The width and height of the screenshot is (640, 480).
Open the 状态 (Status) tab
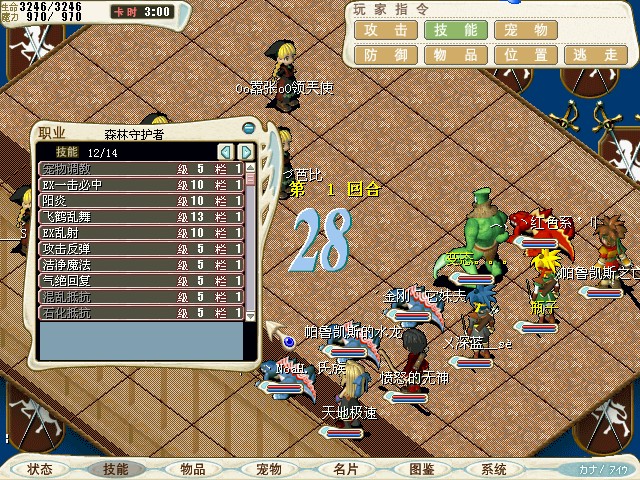click(40, 468)
